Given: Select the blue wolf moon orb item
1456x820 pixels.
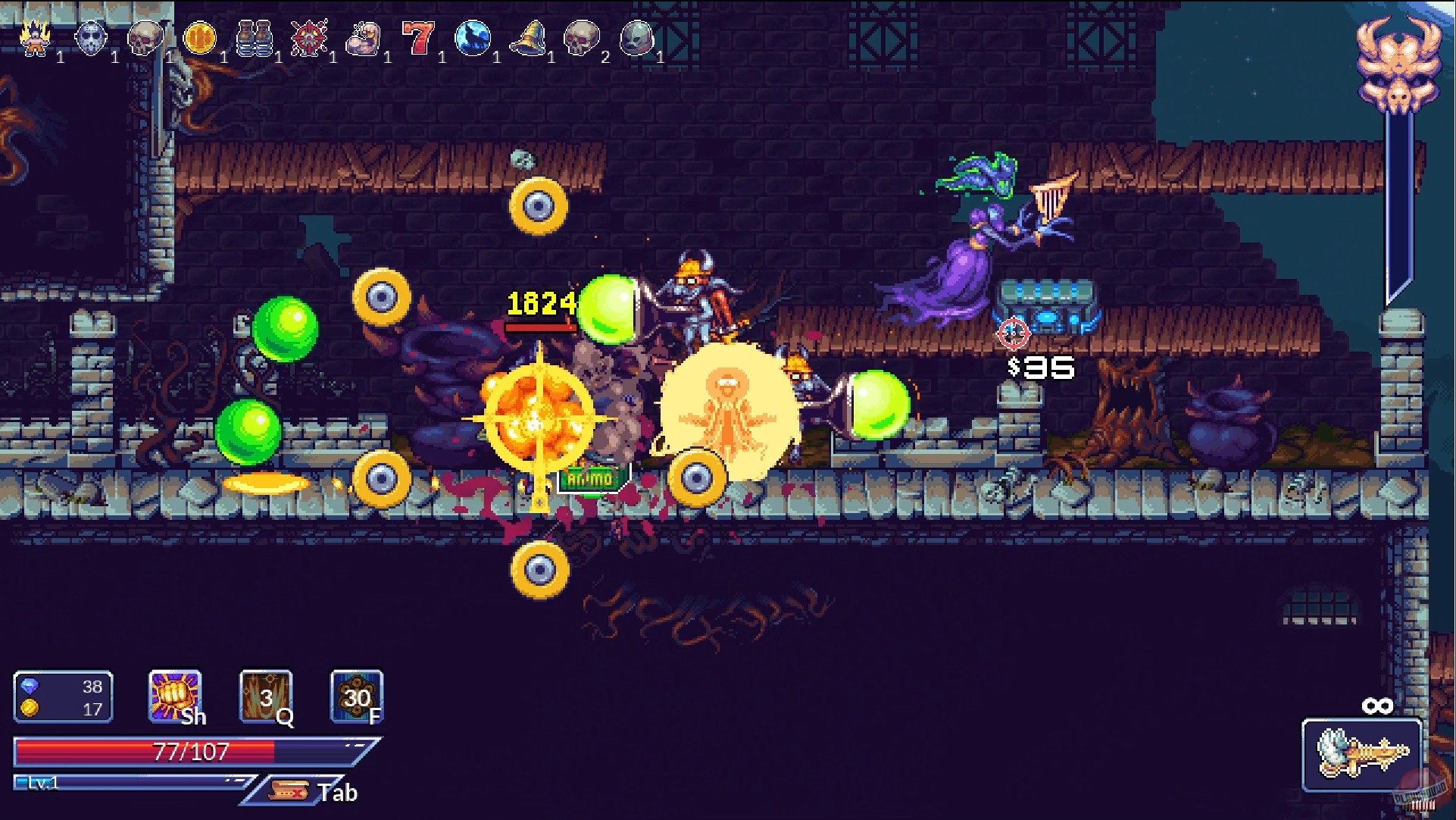Looking at the screenshot, I should (473, 38).
